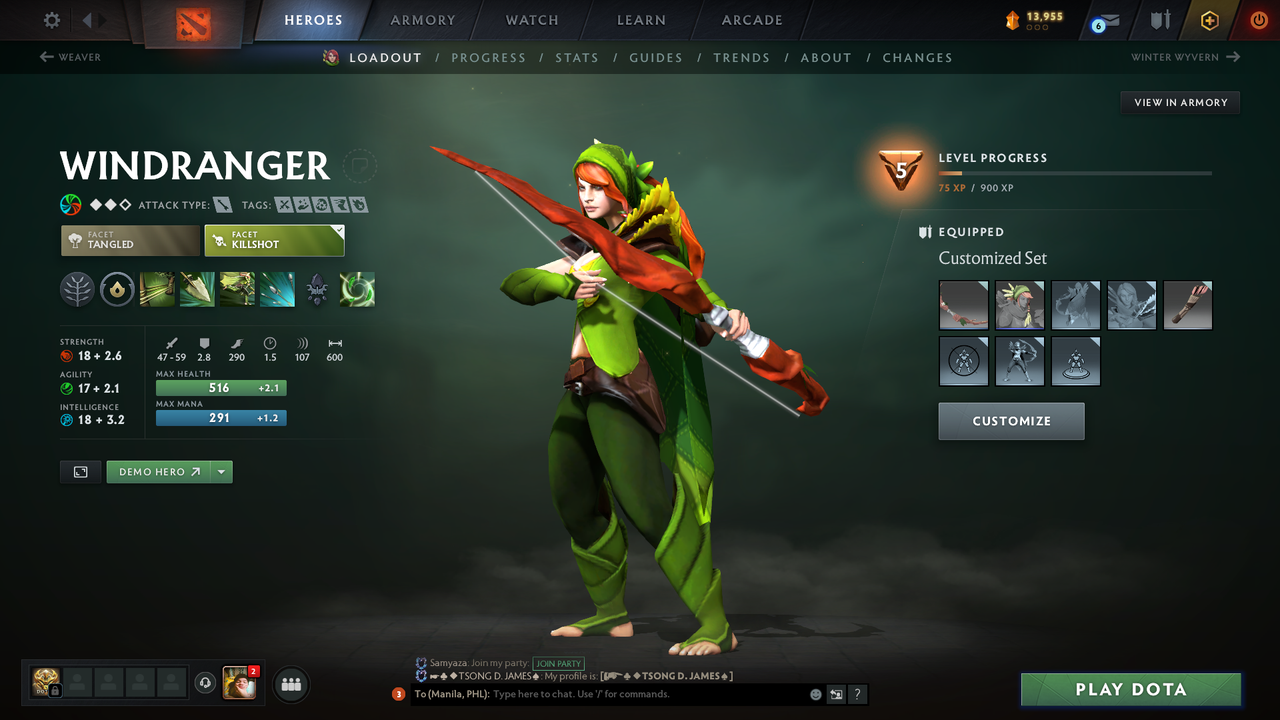Viewport: 1280px width, 720px height.
Task: Open the Powershot ability icon
Action: (x=197, y=289)
